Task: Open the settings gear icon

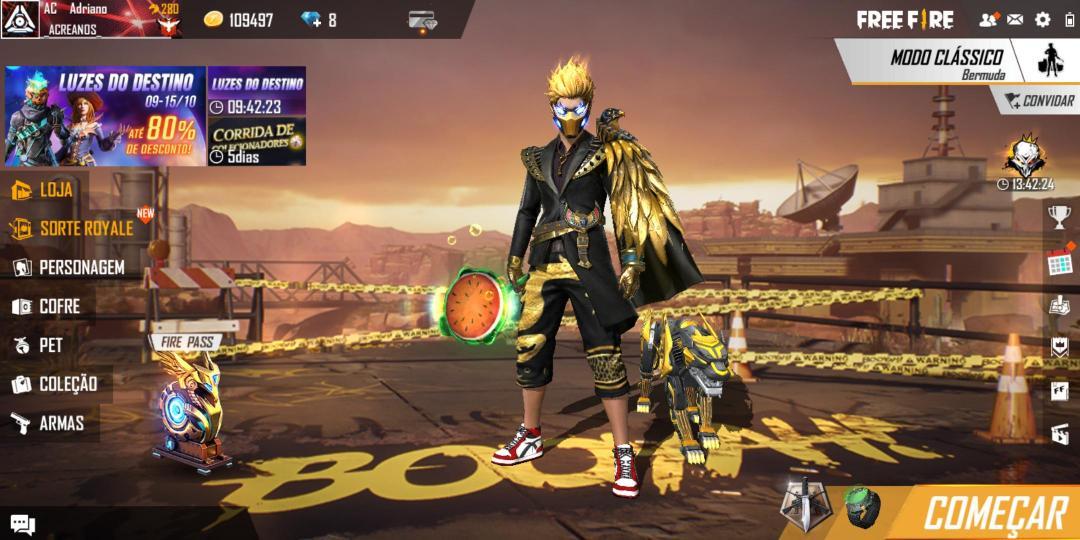Action: [x=1043, y=19]
